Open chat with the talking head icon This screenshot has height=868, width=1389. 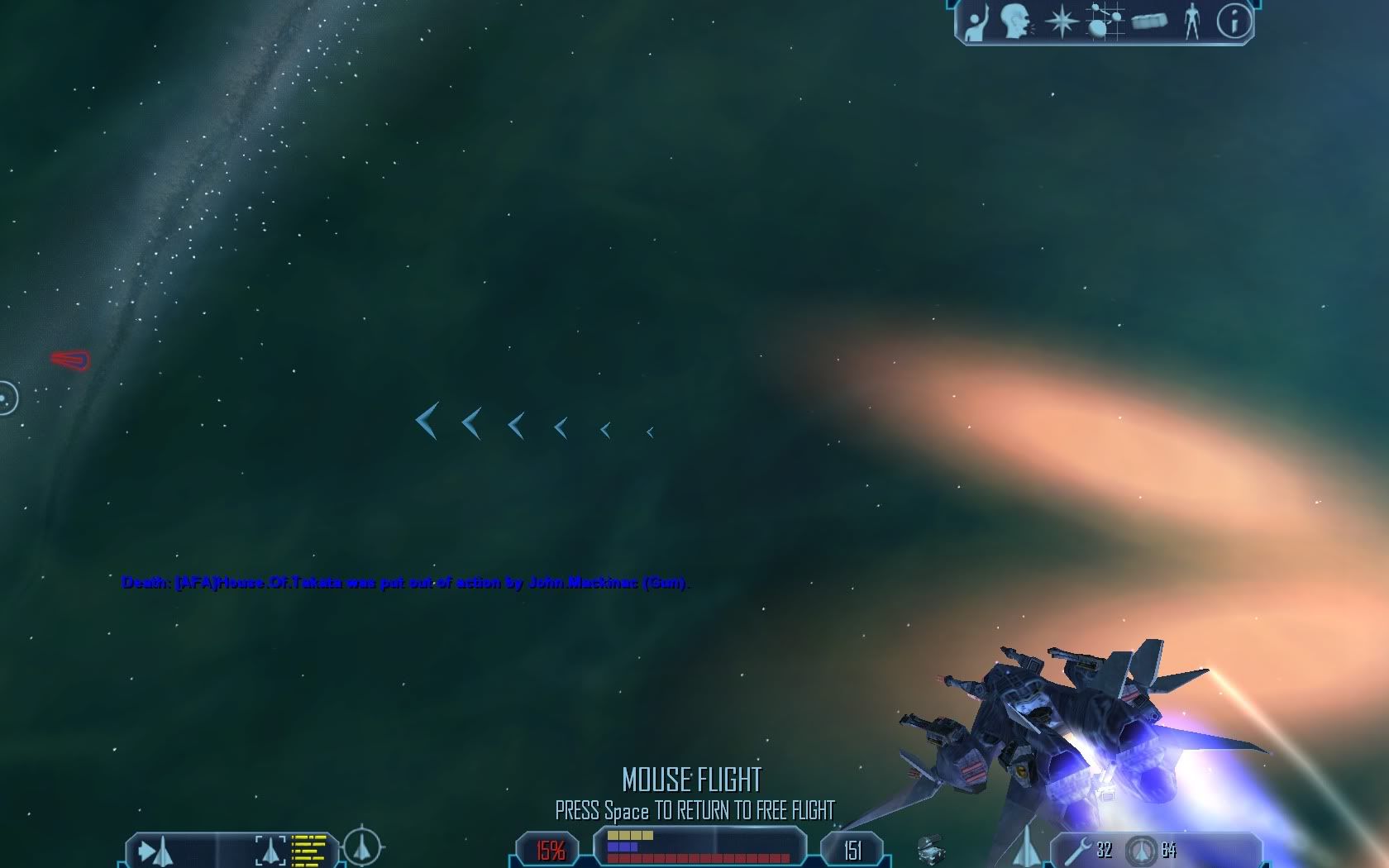click(x=1016, y=21)
